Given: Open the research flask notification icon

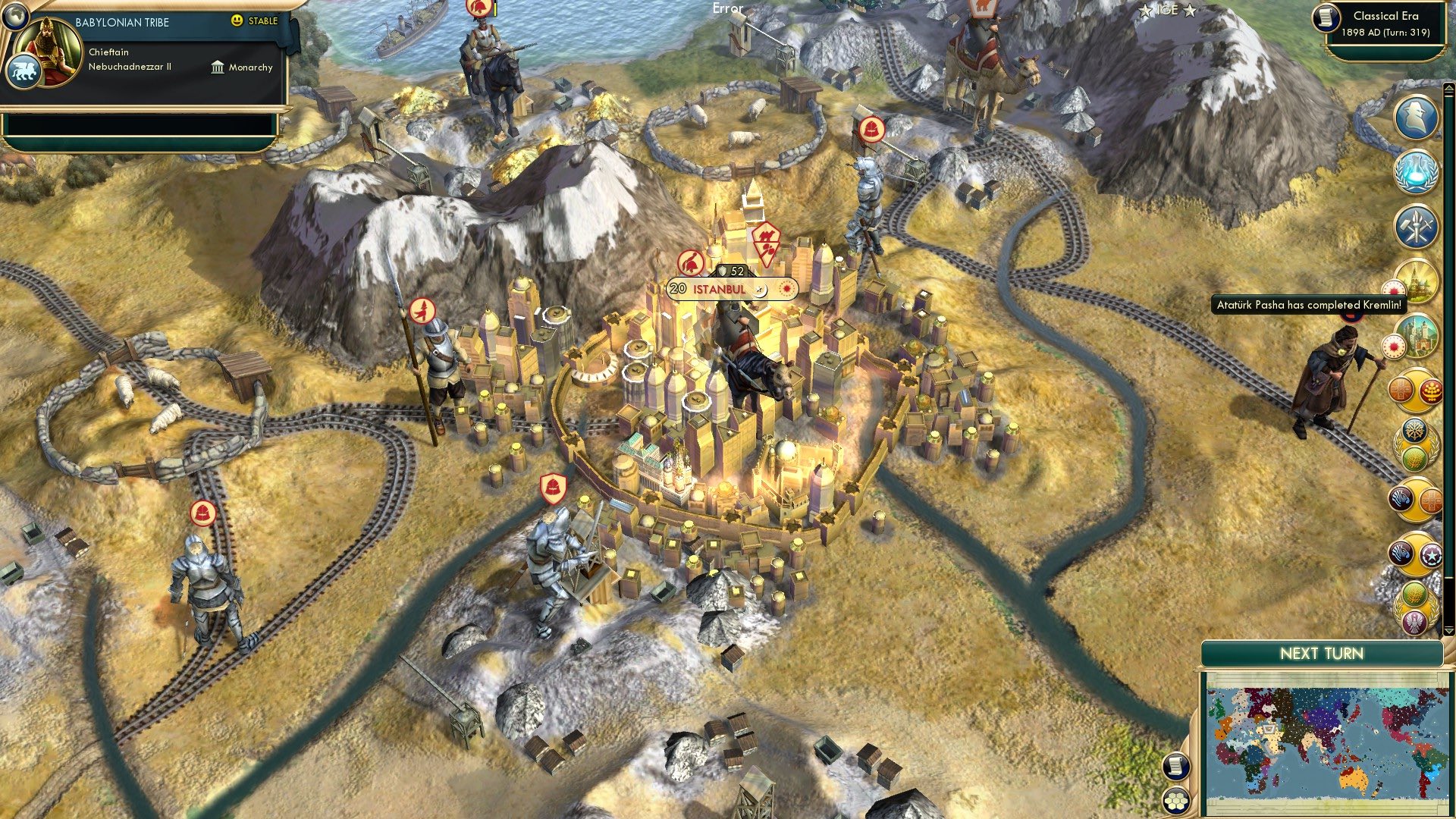Looking at the screenshot, I should click(x=1417, y=173).
